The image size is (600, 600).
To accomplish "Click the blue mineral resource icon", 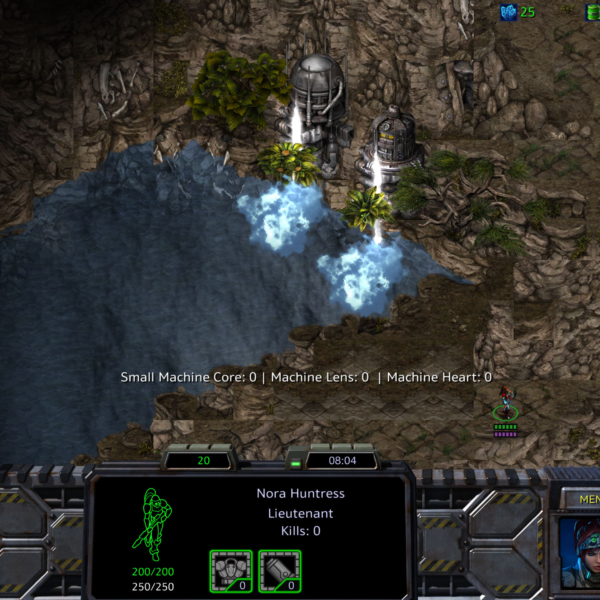I will click(x=509, y=11).
